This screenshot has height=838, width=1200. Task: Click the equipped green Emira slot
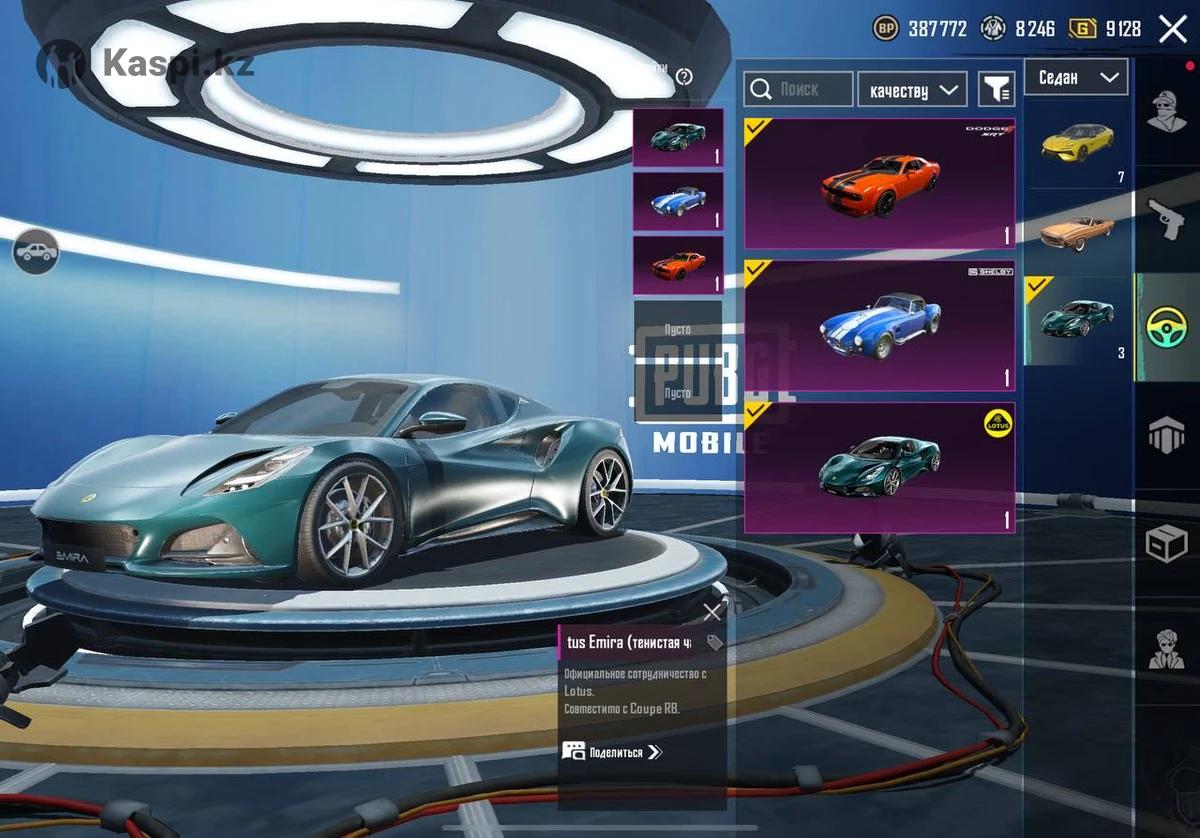click(x=677, y=137)
